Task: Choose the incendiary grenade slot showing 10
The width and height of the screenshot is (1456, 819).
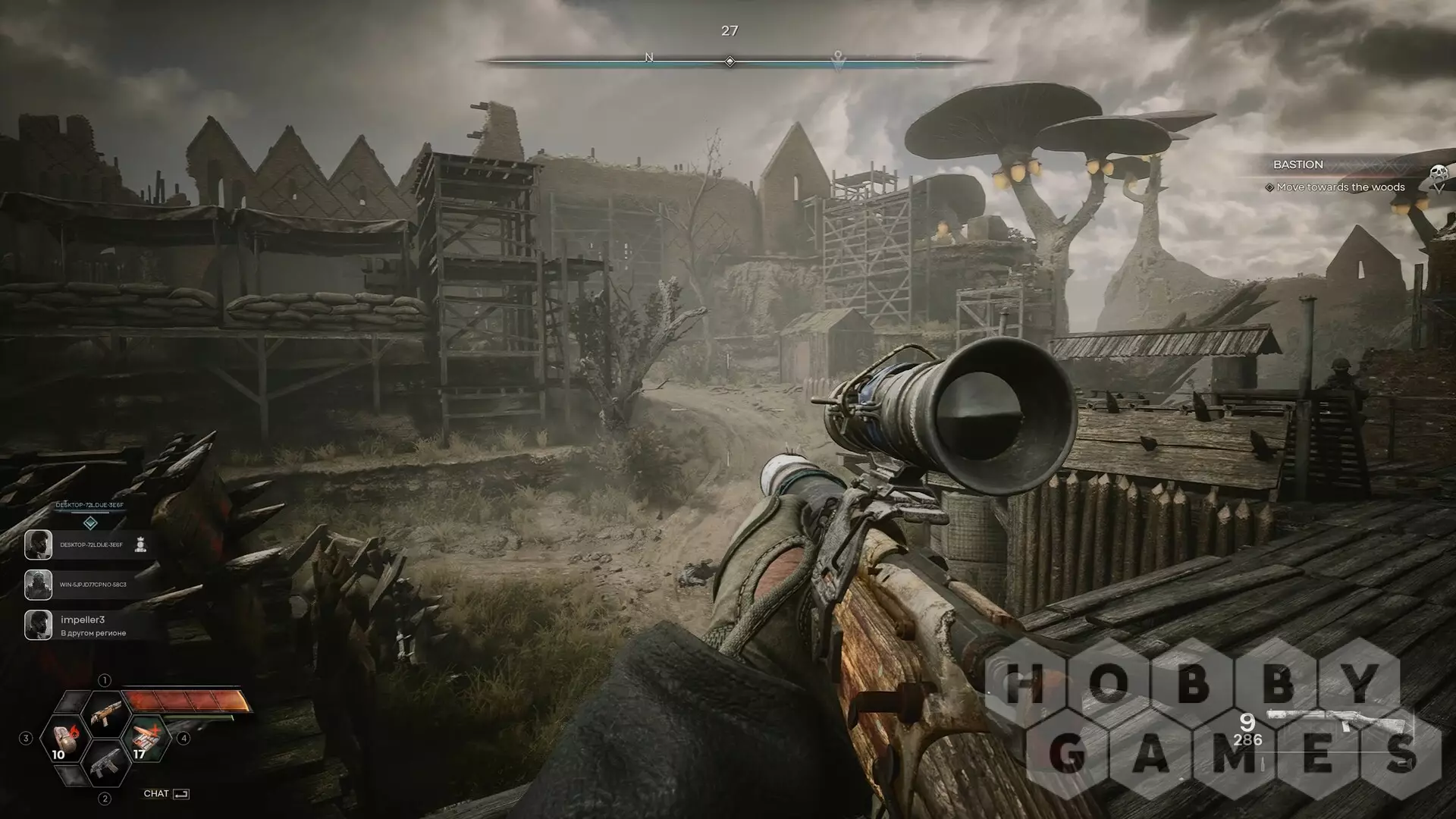Action: [64, 739]
